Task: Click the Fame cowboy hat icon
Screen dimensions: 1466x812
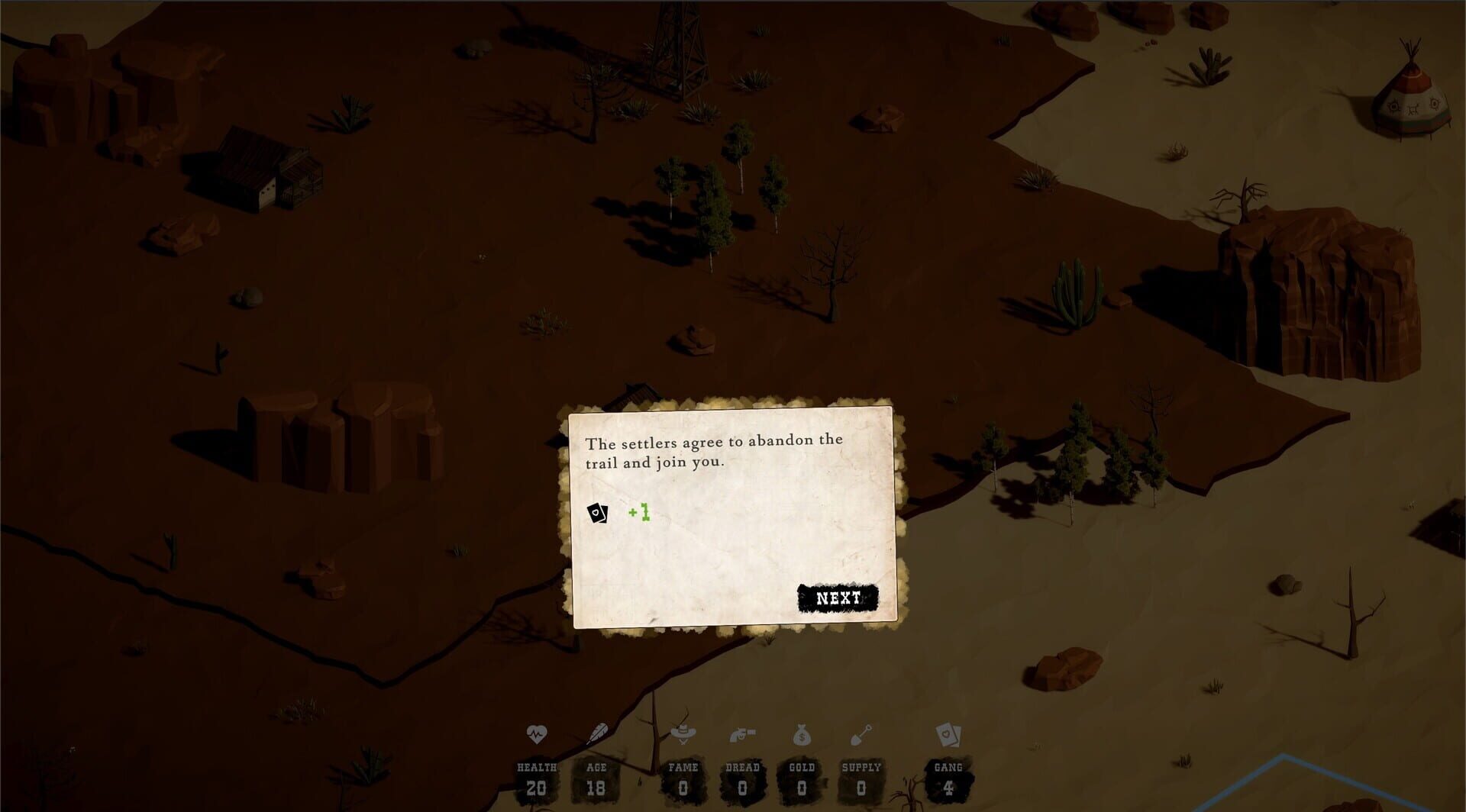Action: (685, 733)
